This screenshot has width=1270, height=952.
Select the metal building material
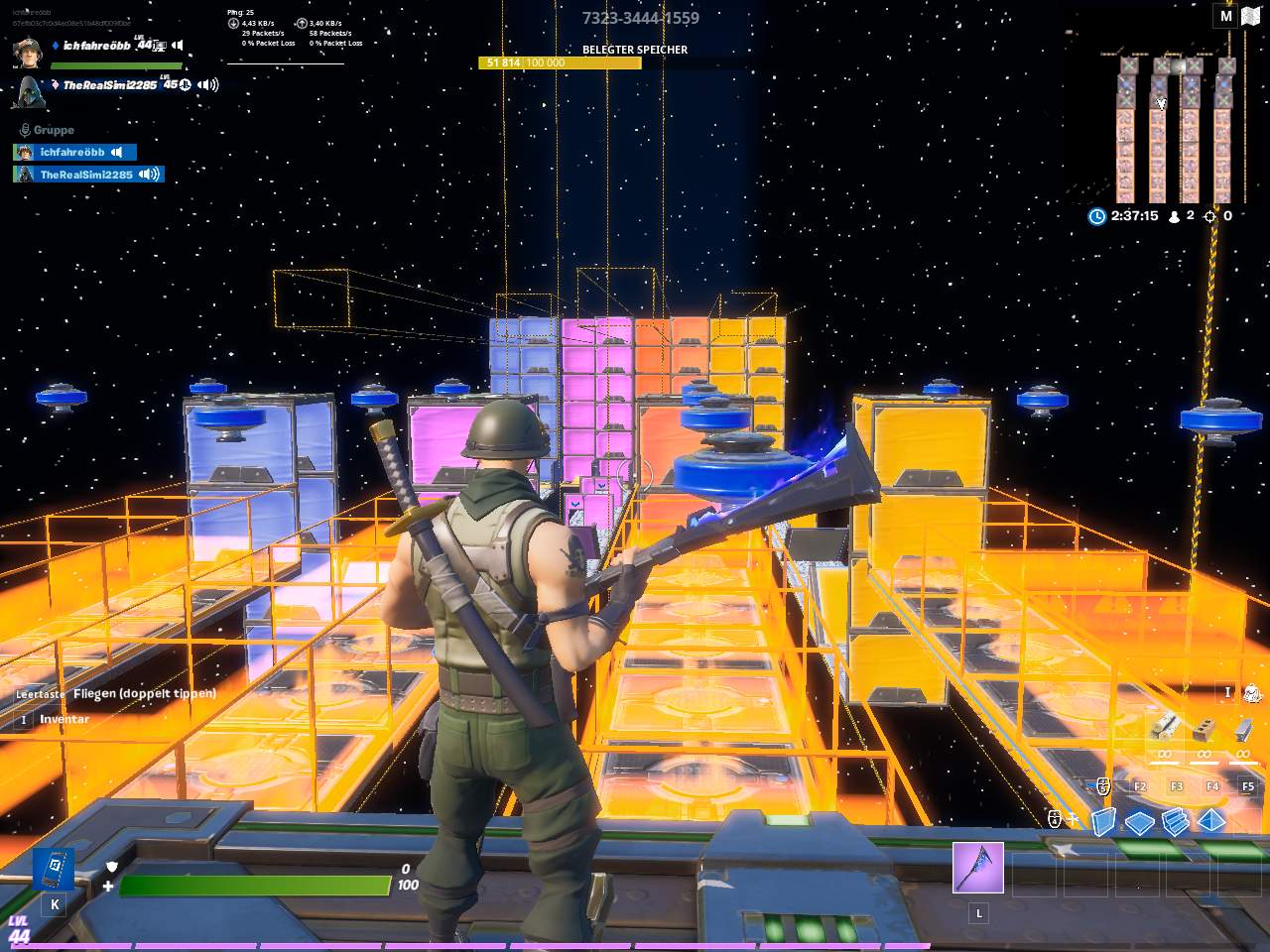[1242, 731]
